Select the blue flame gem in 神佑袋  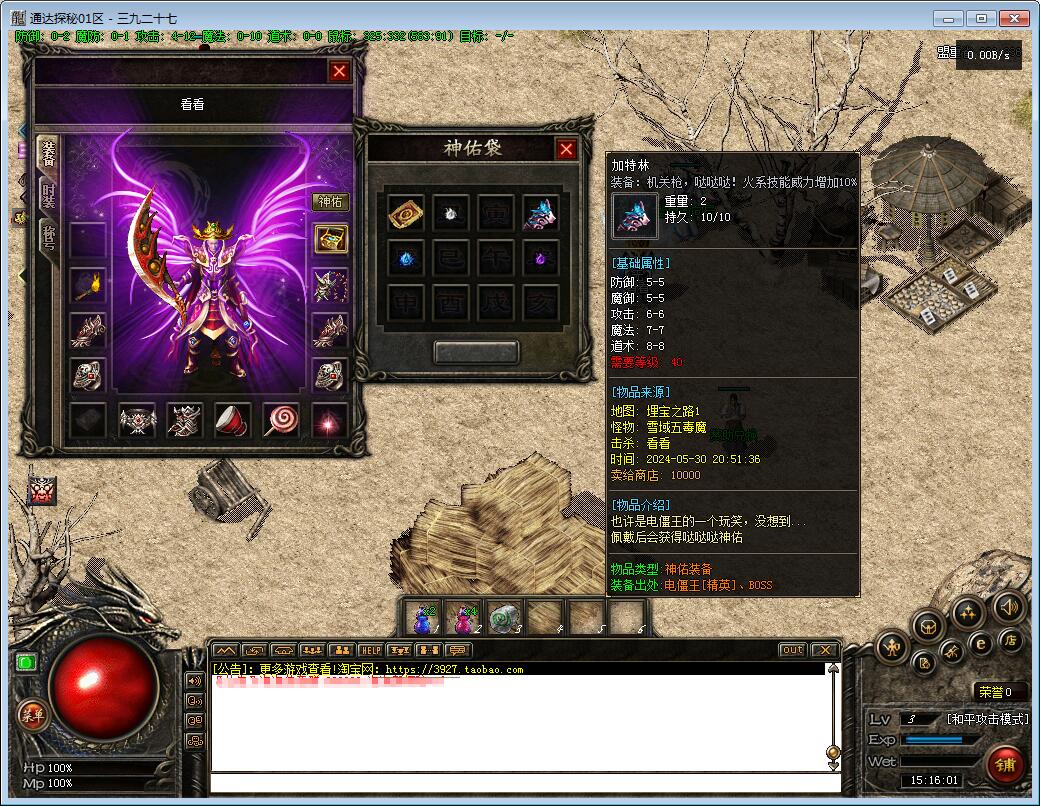tap(405, 257)
